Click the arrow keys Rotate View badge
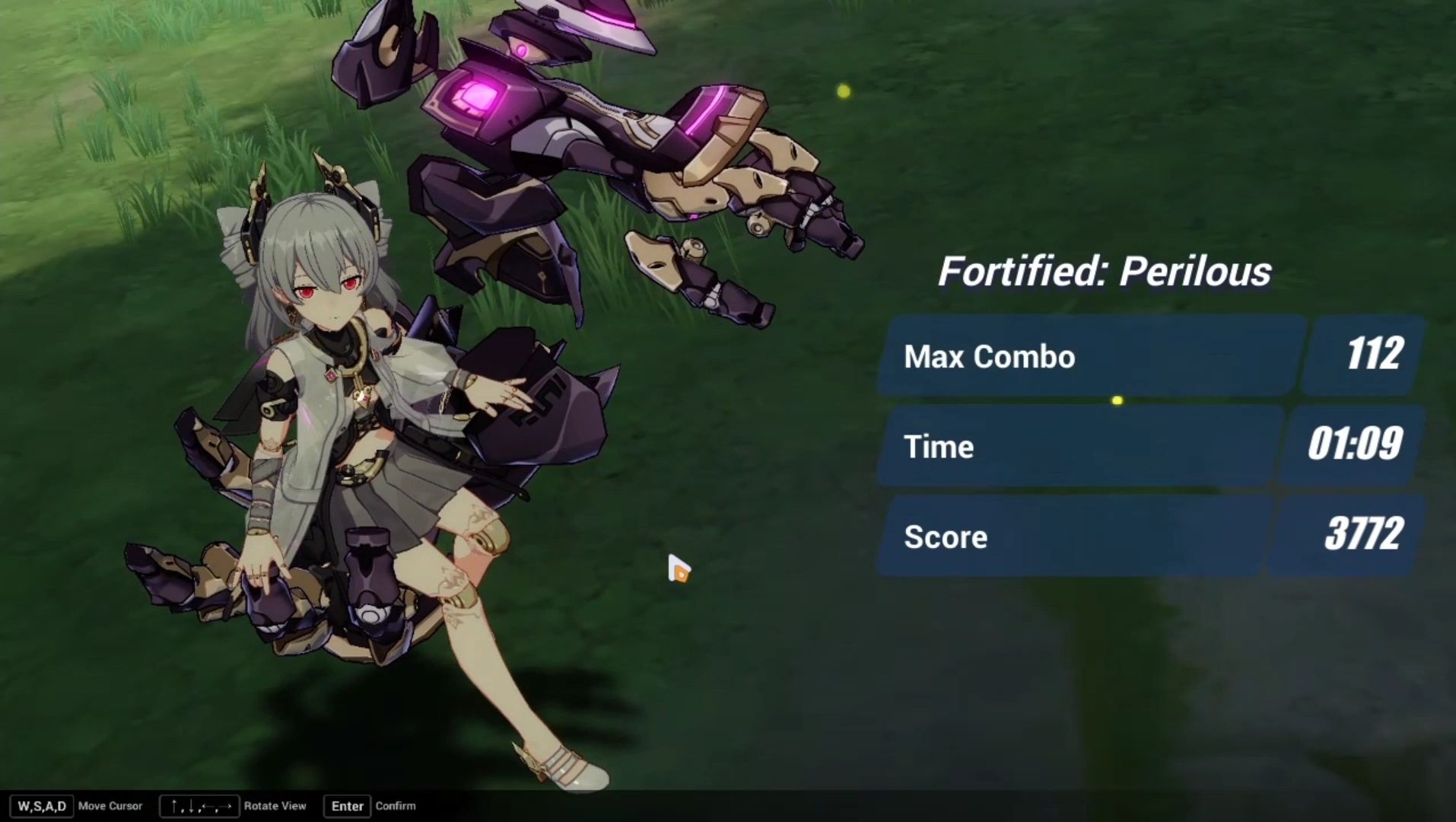Screen dimensions: 1456x822 coord(199,805)
